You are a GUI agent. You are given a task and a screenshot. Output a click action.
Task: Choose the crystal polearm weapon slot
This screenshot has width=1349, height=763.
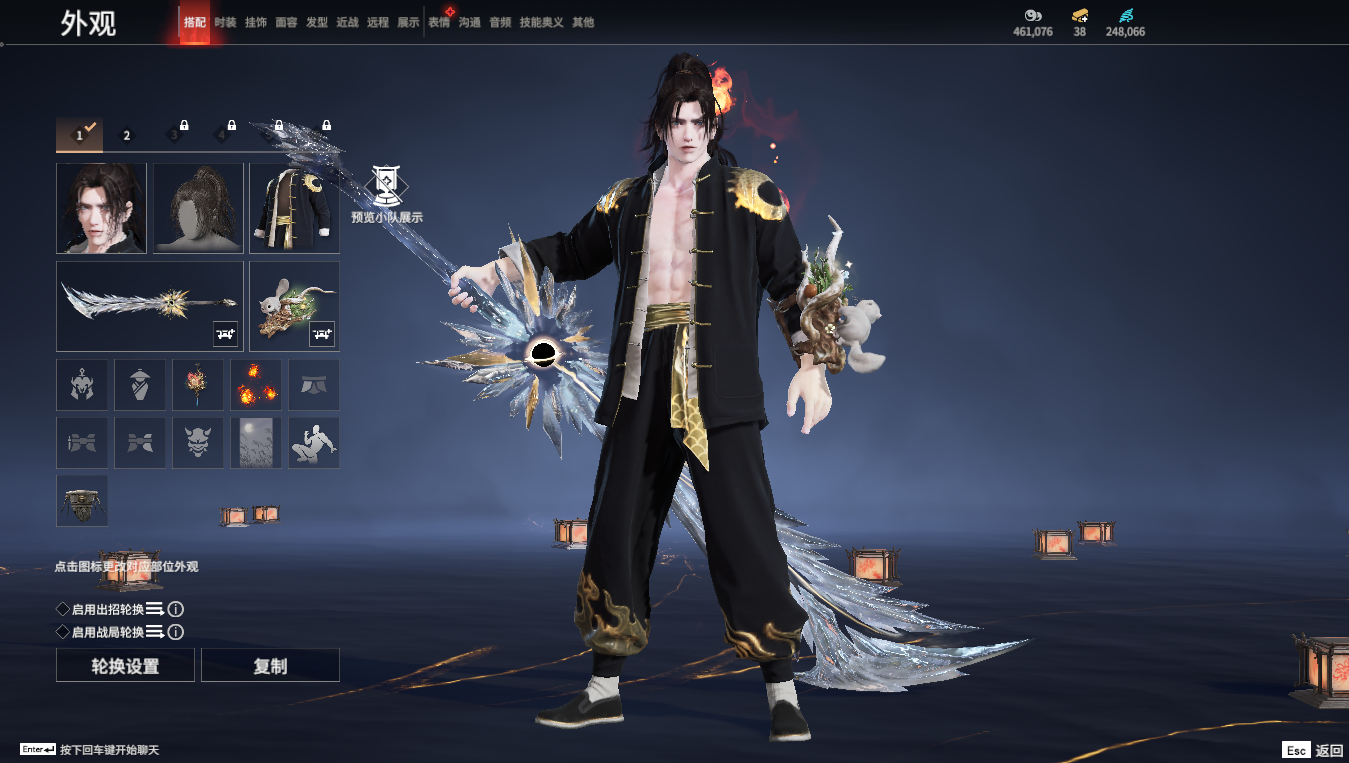point(150,306)
